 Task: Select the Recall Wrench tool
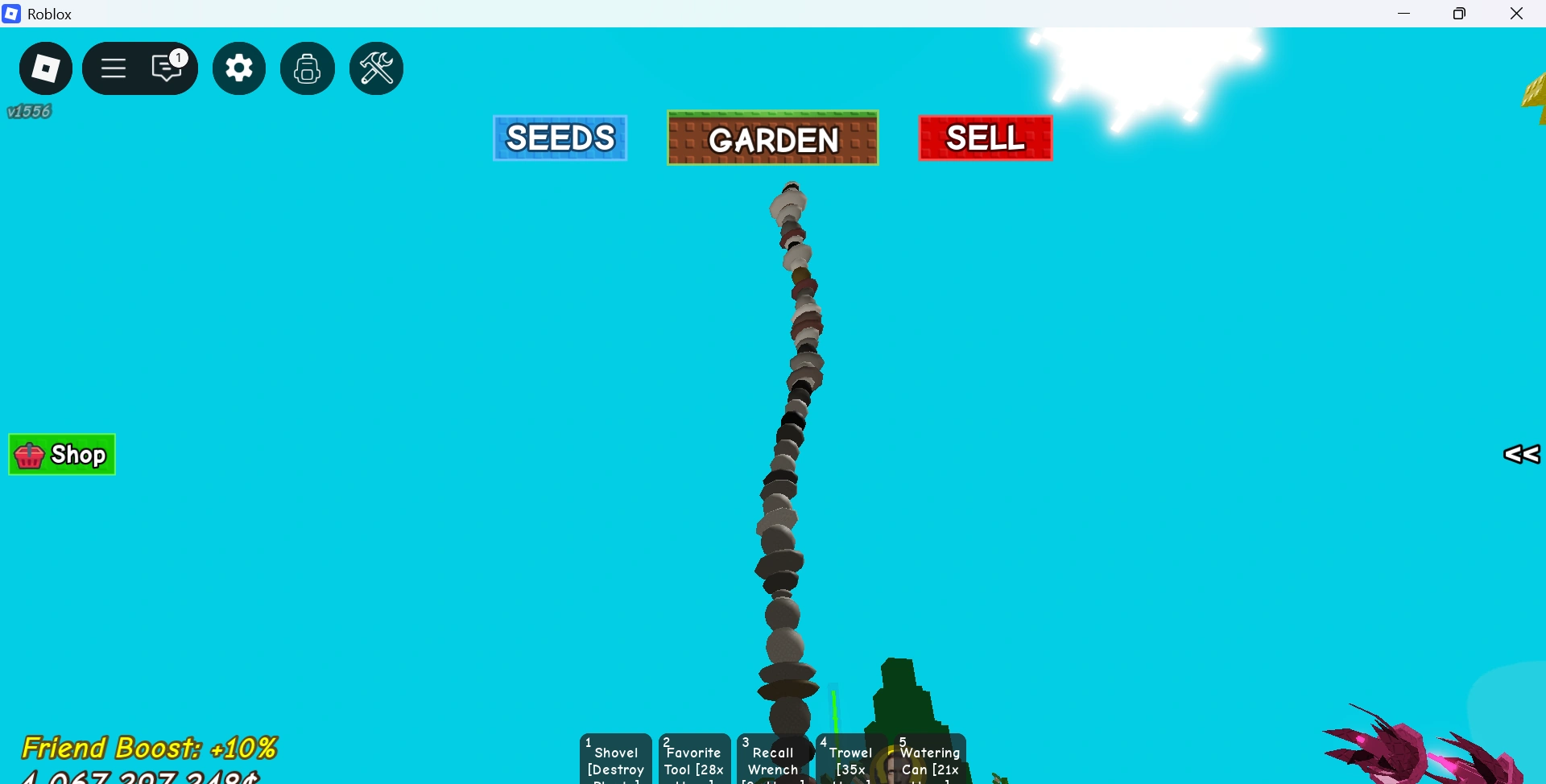click(x=772, y=759)
